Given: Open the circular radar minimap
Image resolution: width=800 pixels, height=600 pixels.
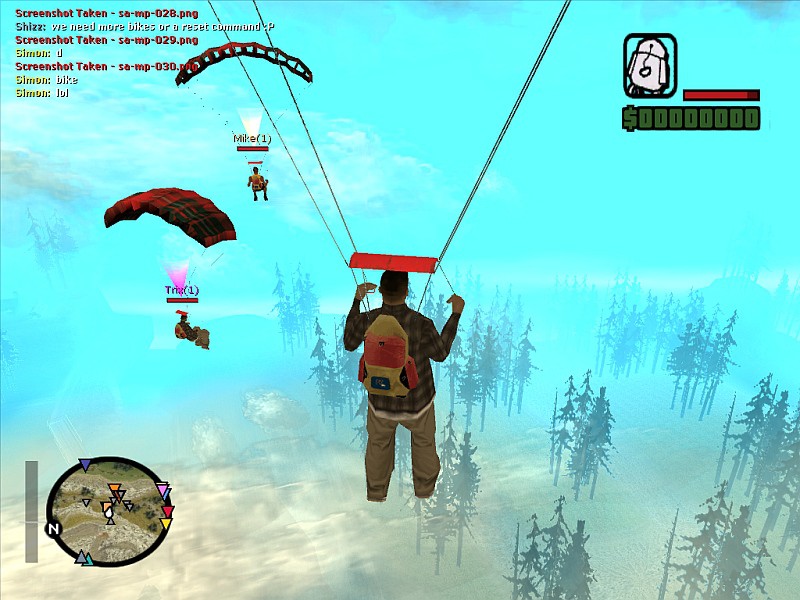Looking at the screenshot, I should [x=109, y=509].
